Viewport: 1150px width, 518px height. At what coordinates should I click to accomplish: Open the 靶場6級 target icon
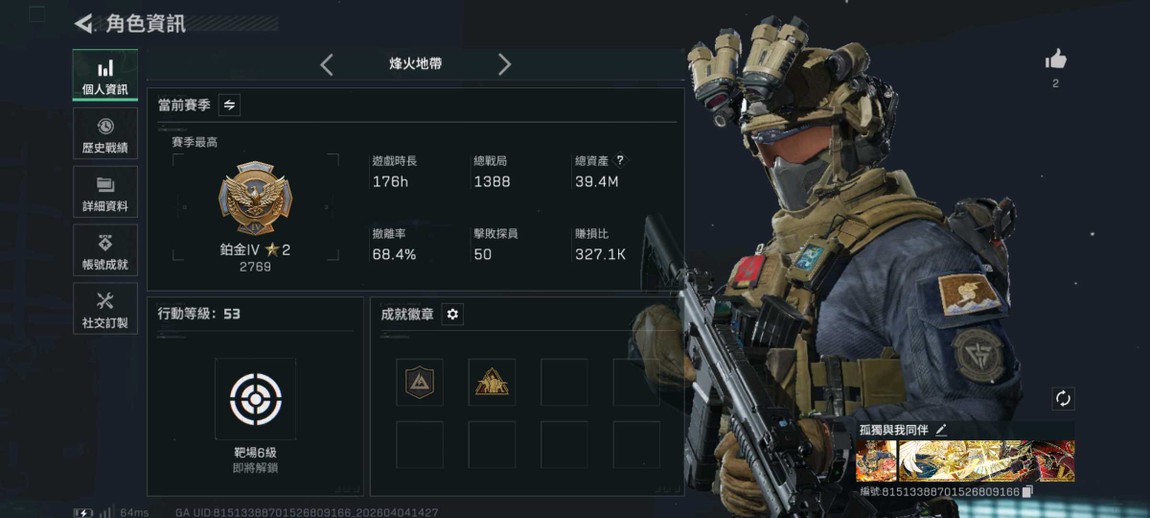click(x=255, y=399)
